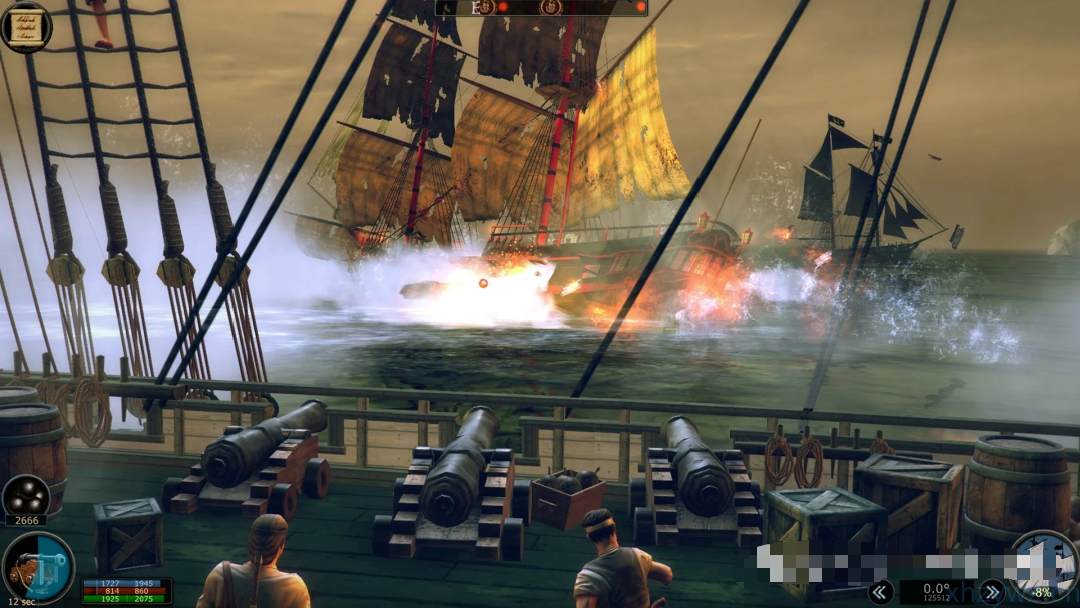Open the parchment scroll menu icon

click(x=26, y=26)
